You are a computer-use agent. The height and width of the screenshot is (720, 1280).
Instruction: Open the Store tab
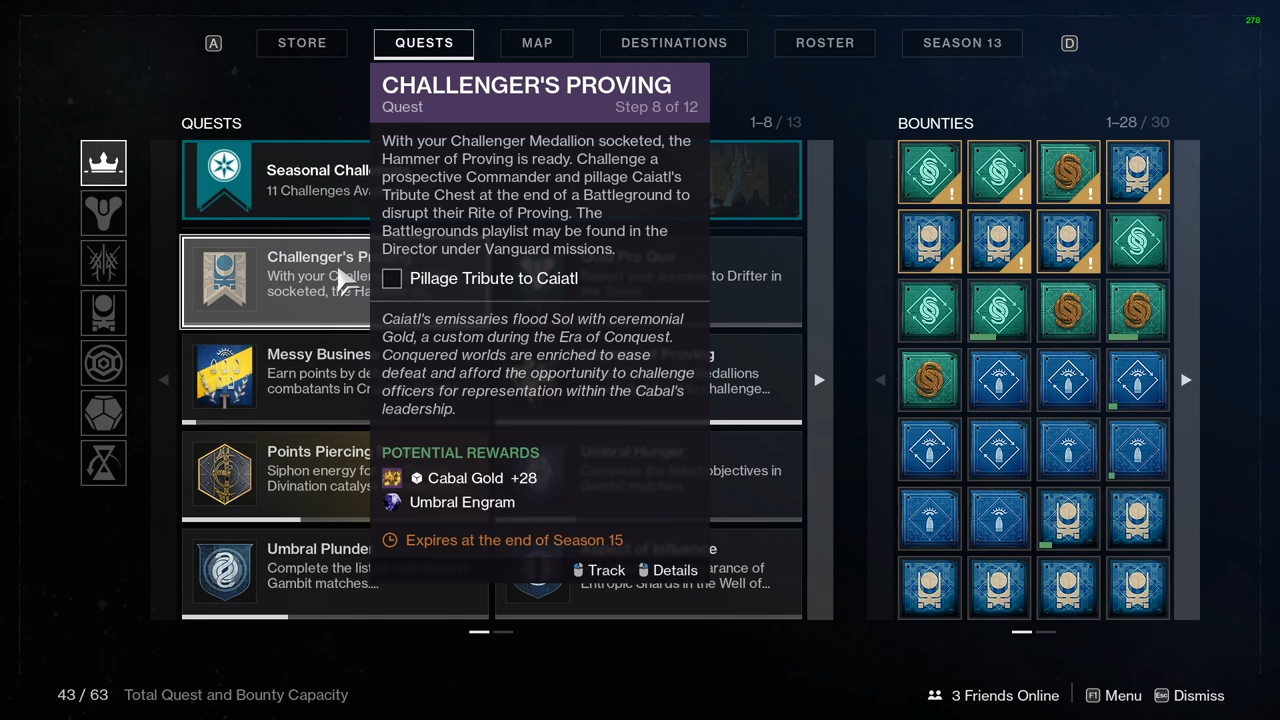coord(302,43)
